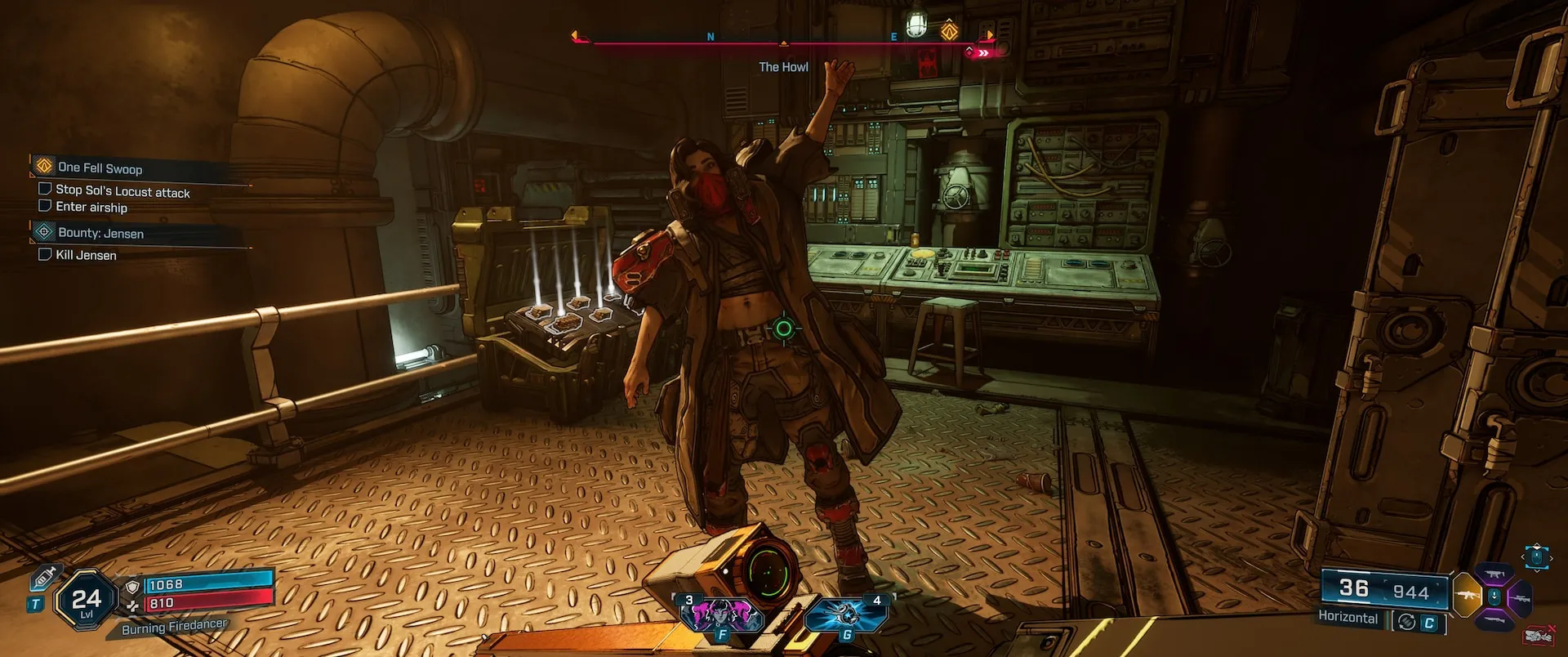Click the Stop Sol's Locust attack objective
The image size is (1568, 657).
pyautogui.click(x=122, y=191)
